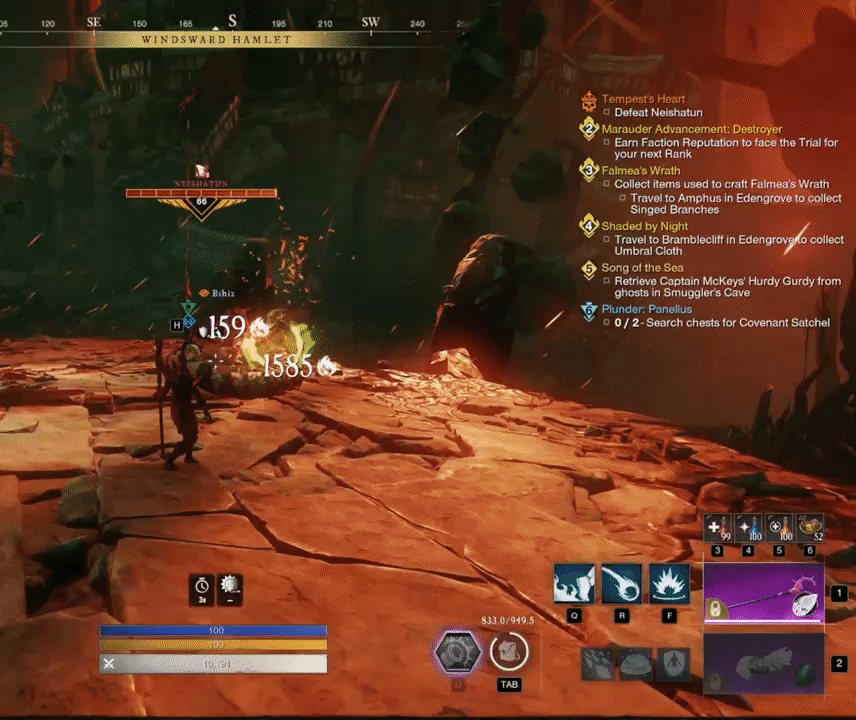Screen dimensions: 856x720
Task: Select the Plunder: Panellus objective
Action: (646, 309)
